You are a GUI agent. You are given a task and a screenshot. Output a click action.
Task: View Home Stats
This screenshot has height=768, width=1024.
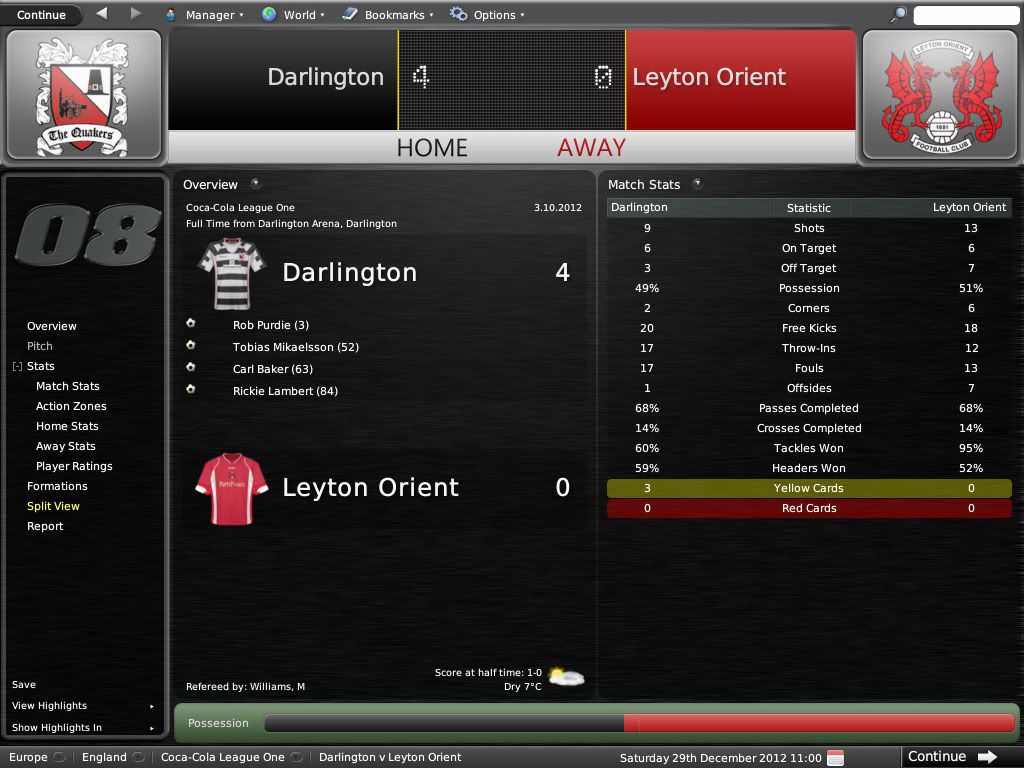[x=67, y=426]
